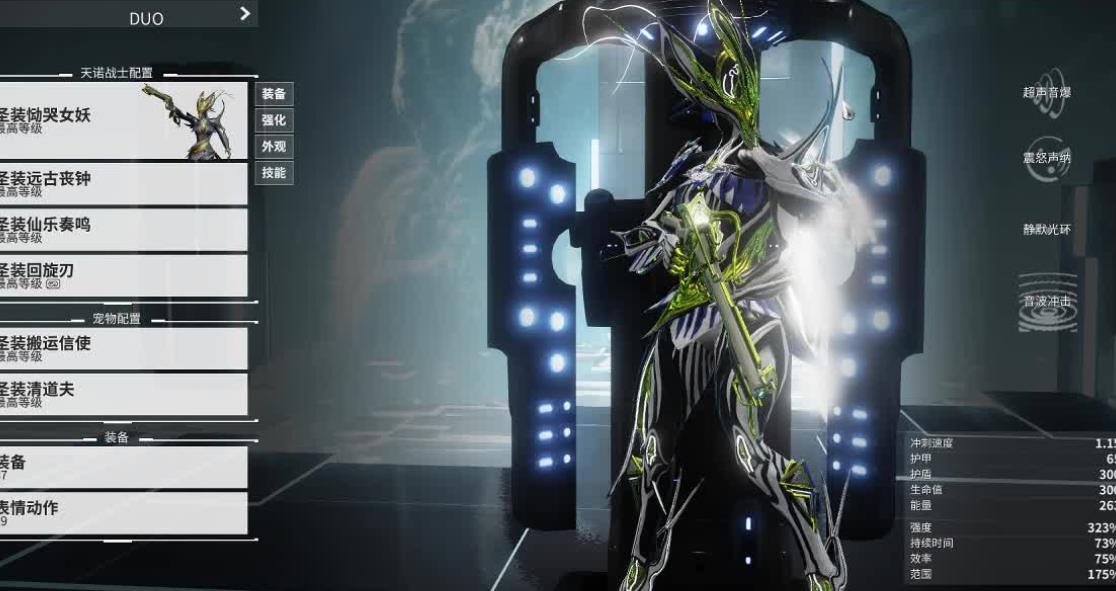Select the 圣装恸哭女妖 warframe slot
Image resolution: width=1116 pixels, height=591 pixels.
(122, 121)
